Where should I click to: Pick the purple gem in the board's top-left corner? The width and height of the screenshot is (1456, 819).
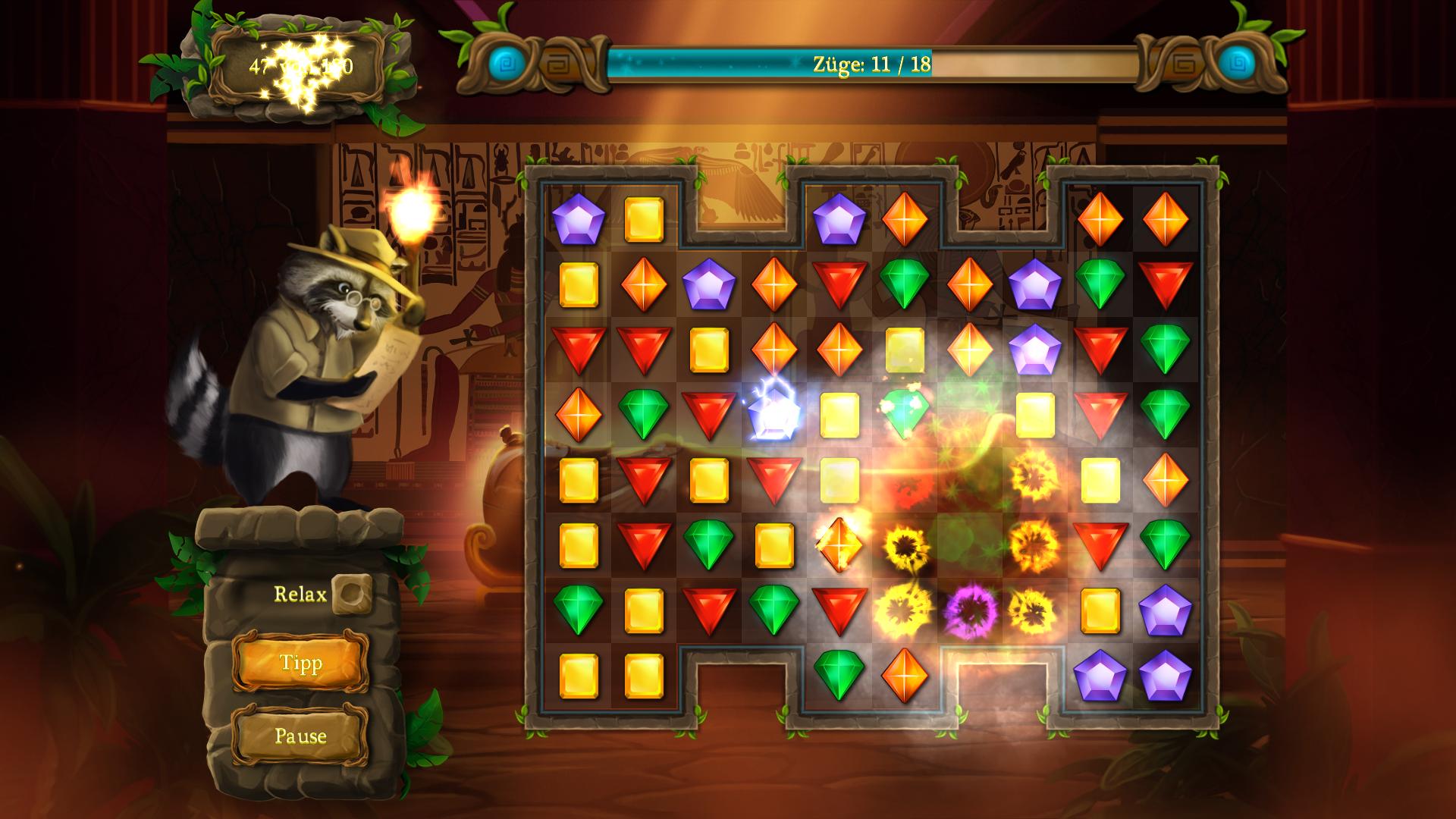click(x=578, y=219)
